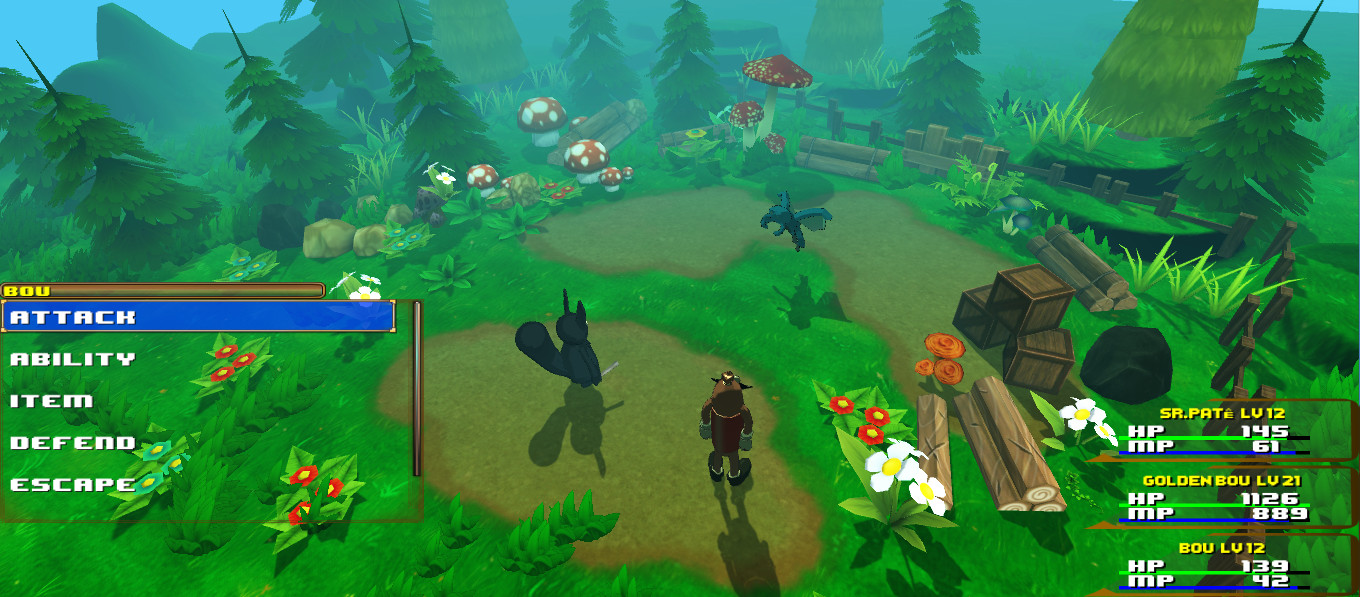Select Bou LV 12 party status panel
1360x597 pixels.
tap(1222, 565)
